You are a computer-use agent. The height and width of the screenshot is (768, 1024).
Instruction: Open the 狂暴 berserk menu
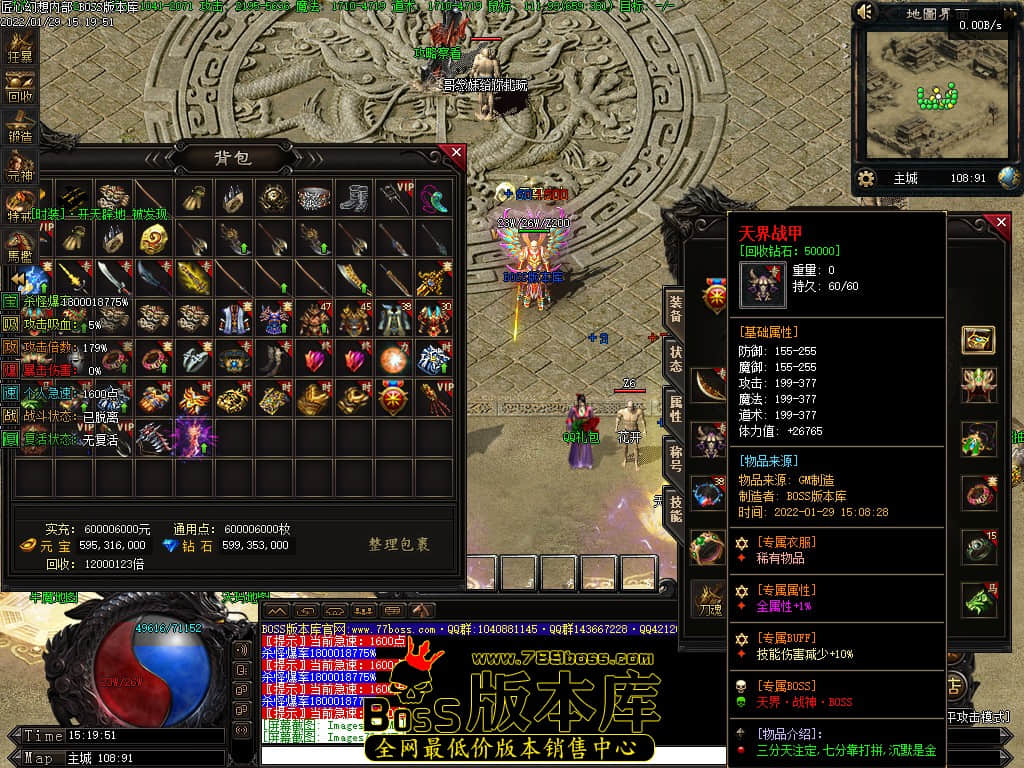tap(20, 50)
